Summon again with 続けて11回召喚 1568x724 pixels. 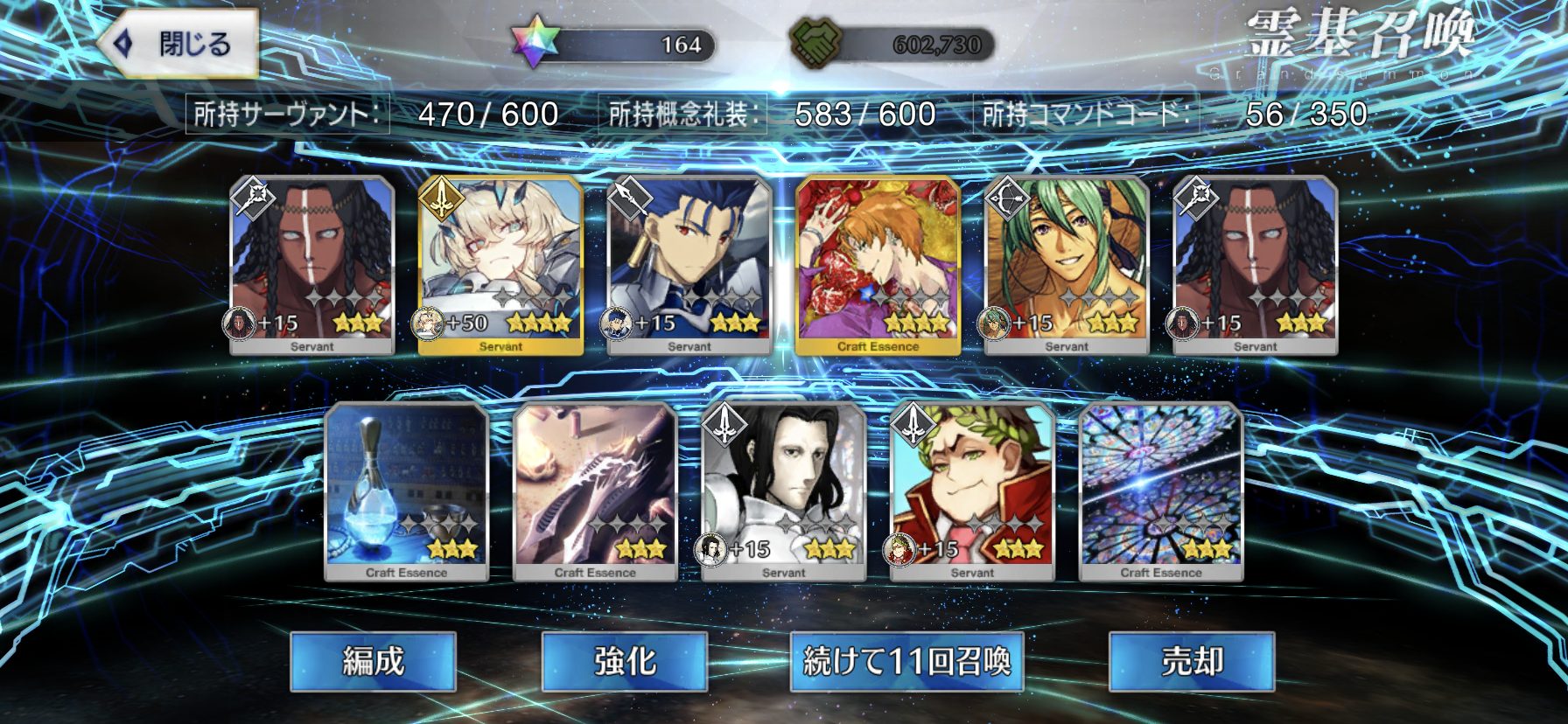[x=906, y=661]
